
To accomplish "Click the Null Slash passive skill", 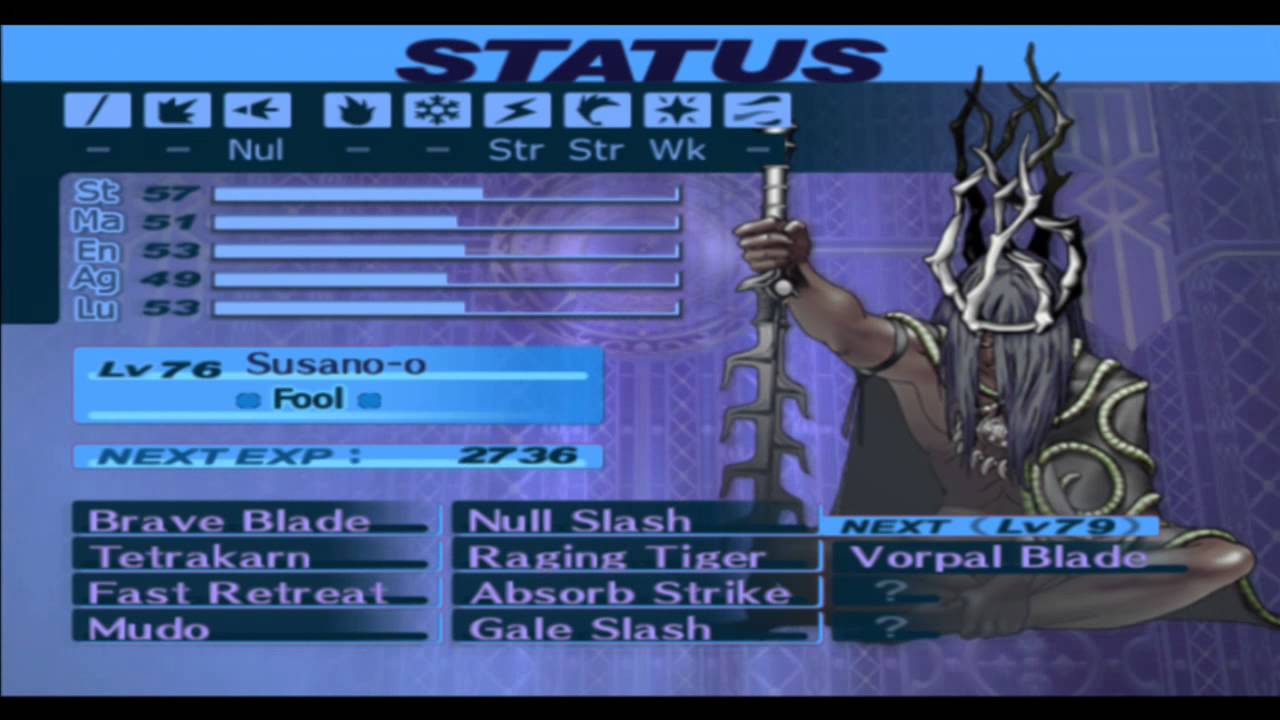I will pyautogui.click(x=578, y=520).
